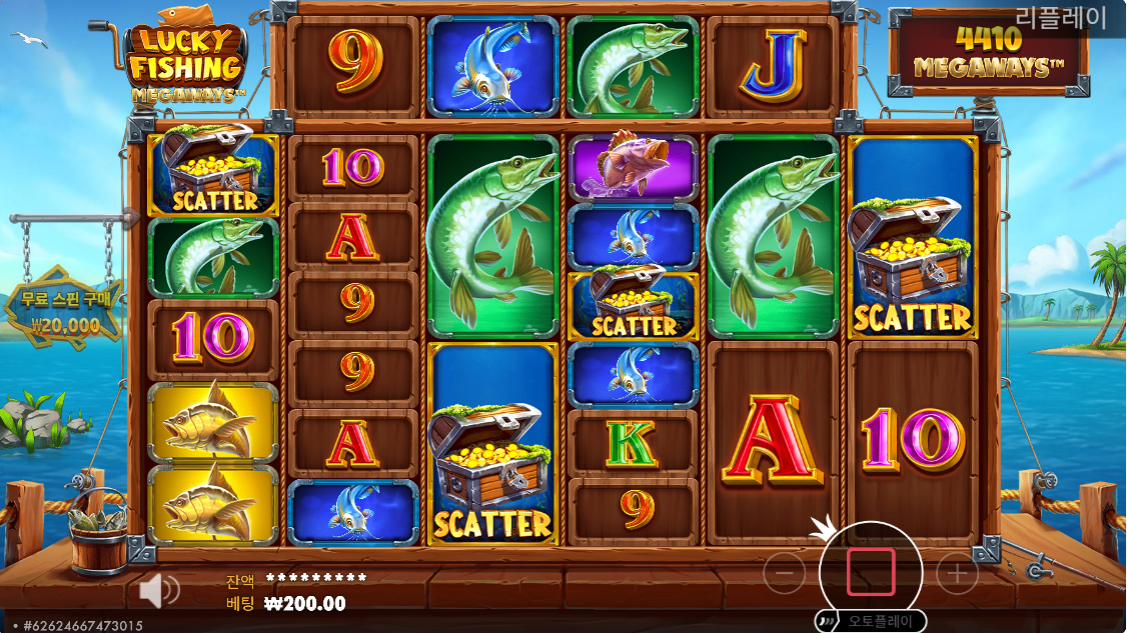Buy free spins for ₩20,000
The height and width of the screenshot is (633, 1127).
[65, 311]
